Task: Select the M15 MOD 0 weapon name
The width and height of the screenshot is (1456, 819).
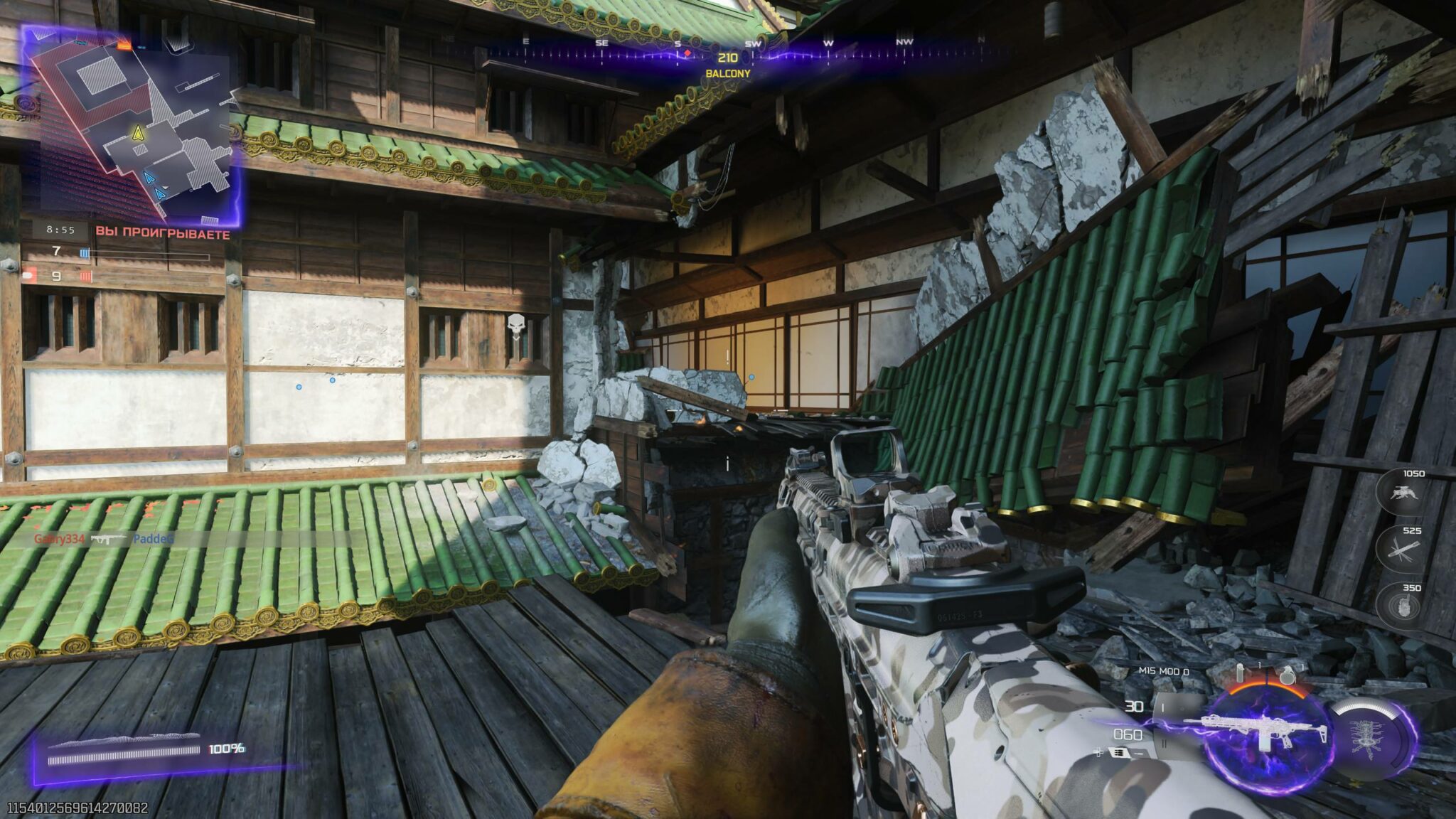Action: (x=1163, y=670)
